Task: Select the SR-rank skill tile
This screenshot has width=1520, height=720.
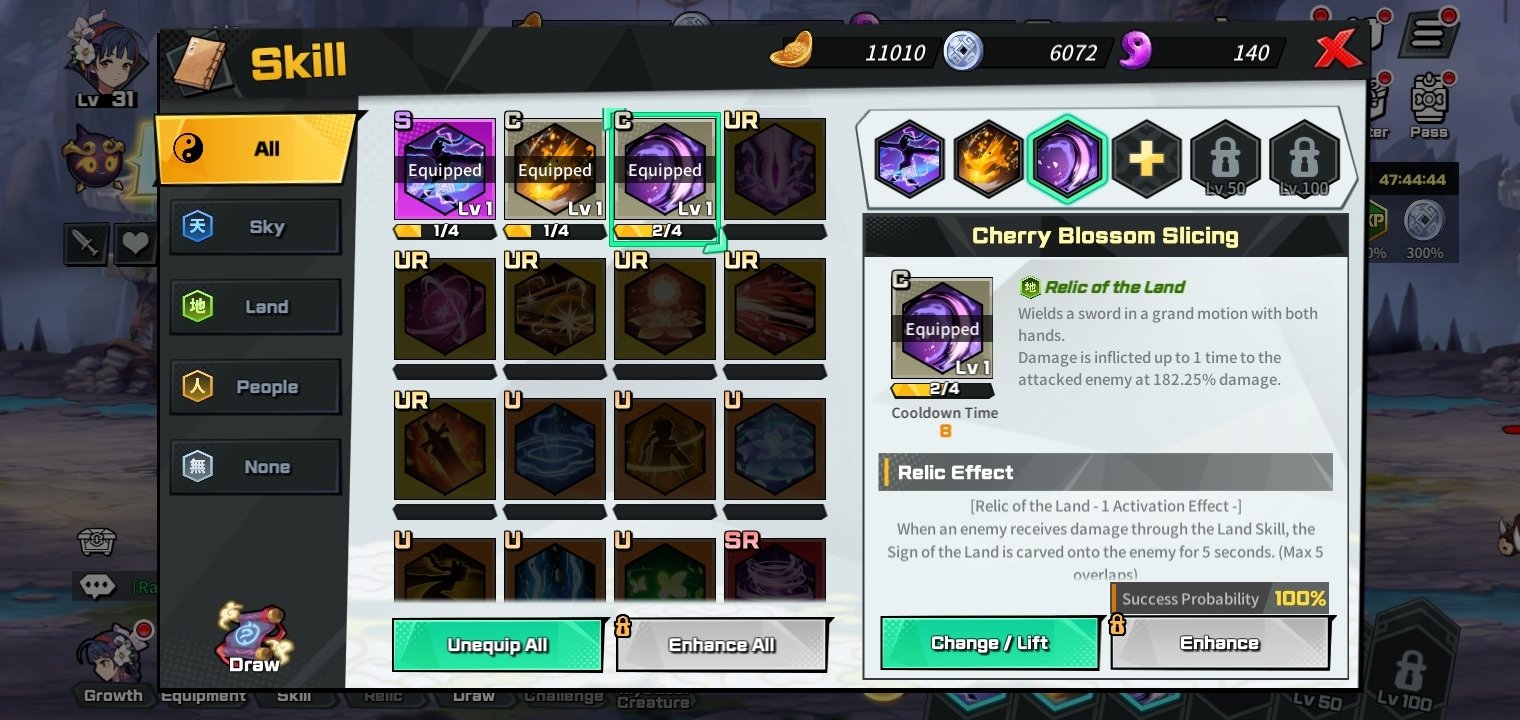Action: (775, 572)
